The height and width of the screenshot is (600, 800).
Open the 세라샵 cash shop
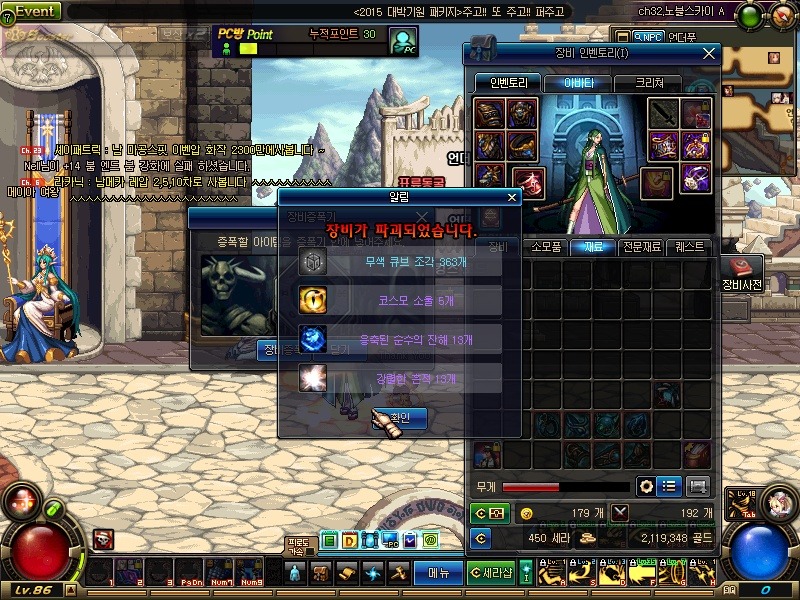492,572
